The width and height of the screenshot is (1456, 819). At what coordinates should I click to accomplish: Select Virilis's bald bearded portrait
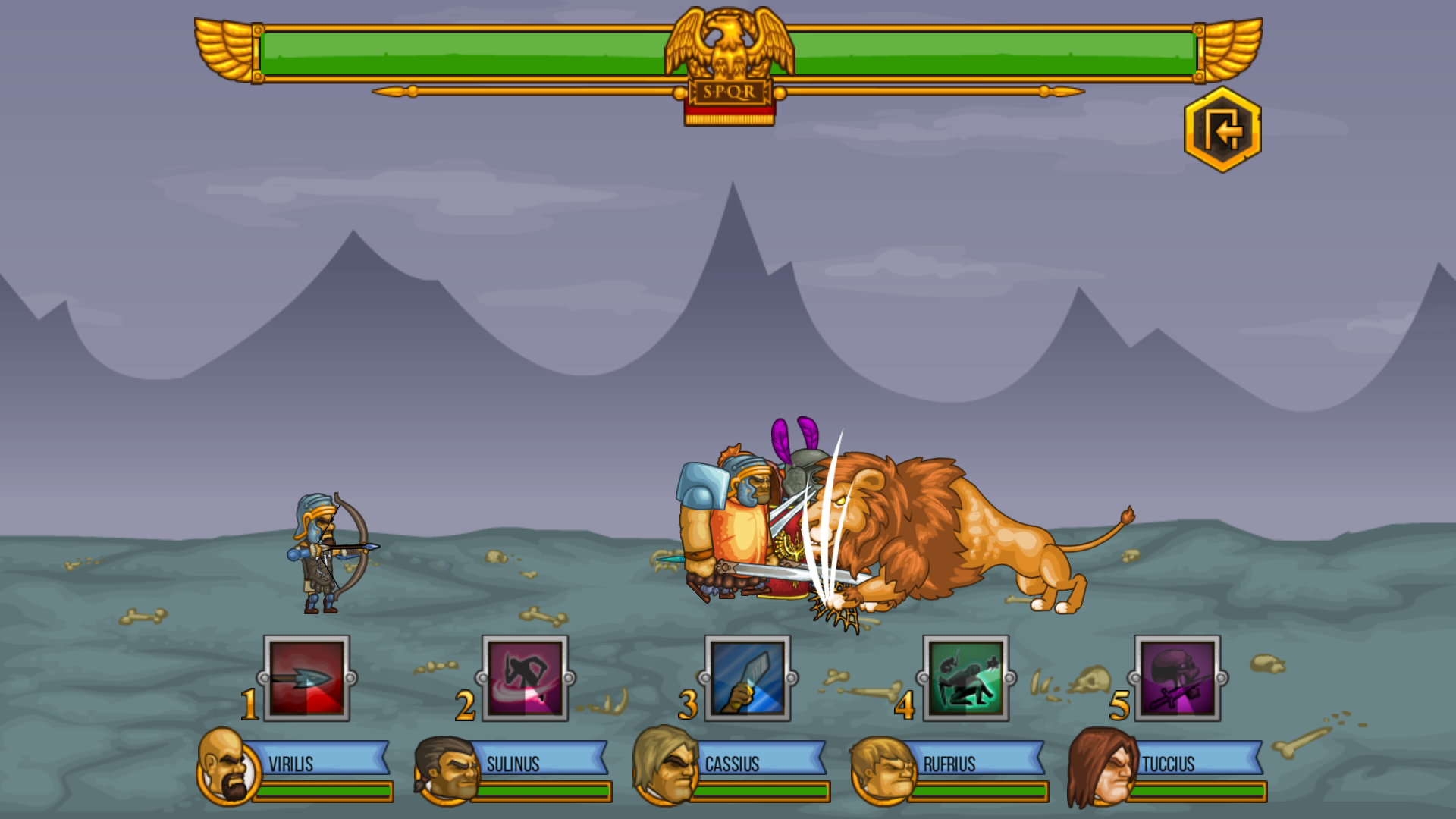(x=222, y=767)
